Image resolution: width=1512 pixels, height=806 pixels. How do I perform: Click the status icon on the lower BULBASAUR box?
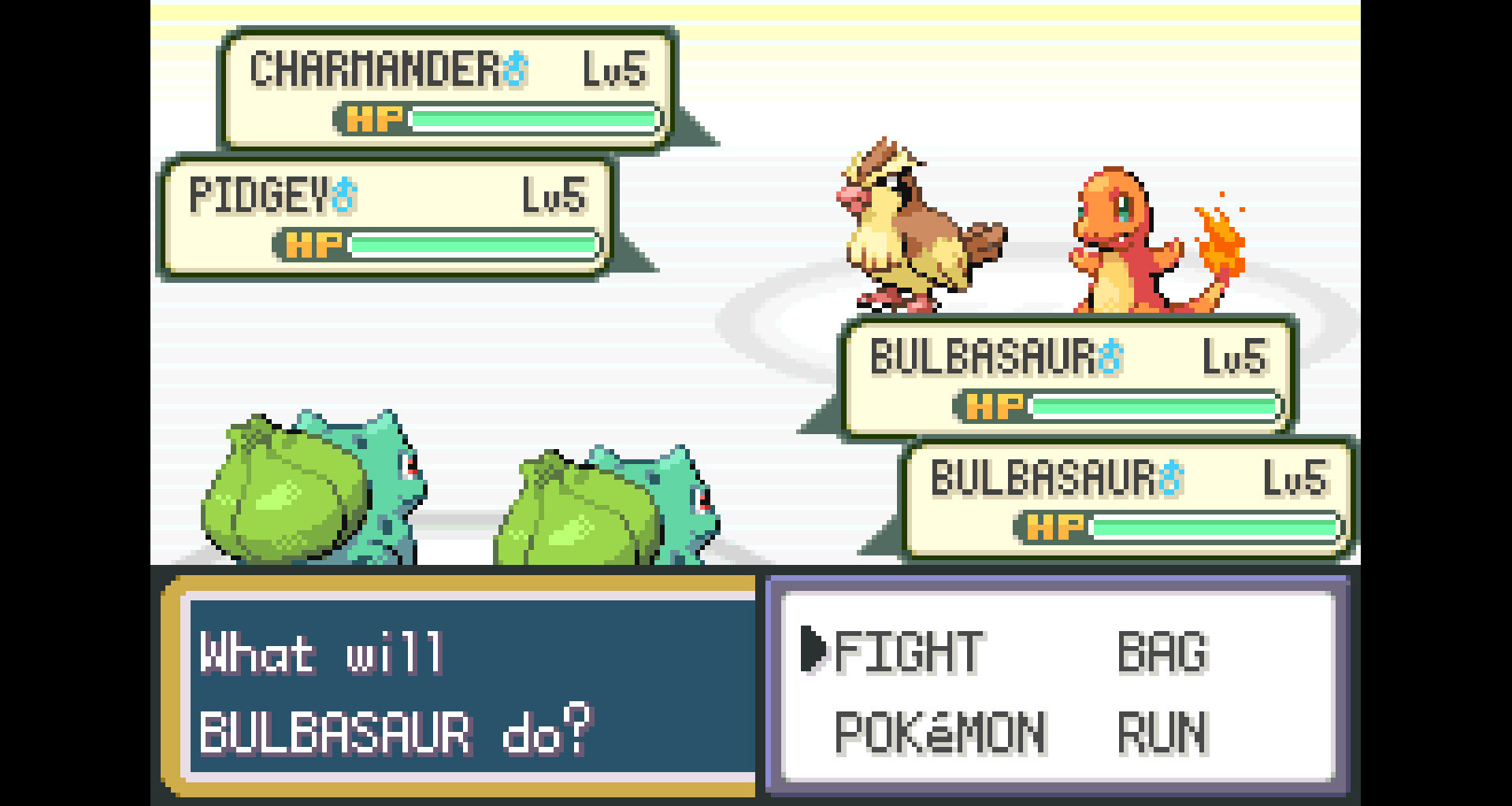(1173, 479)
